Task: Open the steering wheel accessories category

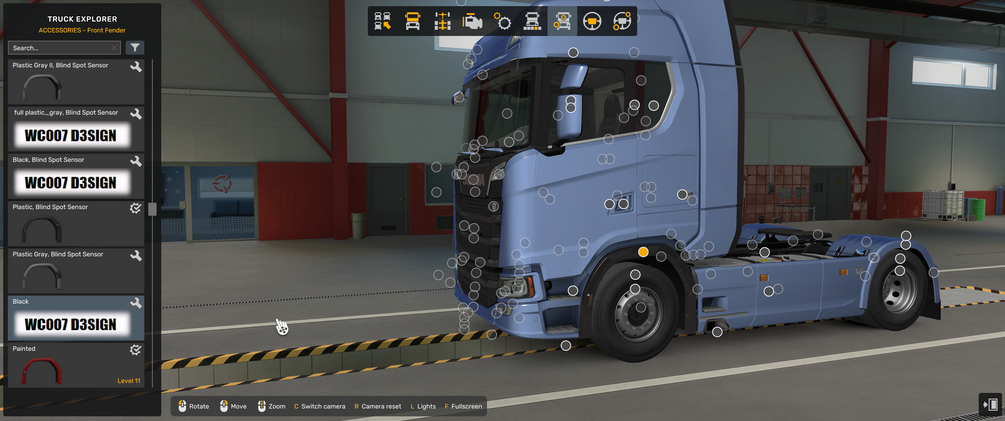Action: (622, 21)
